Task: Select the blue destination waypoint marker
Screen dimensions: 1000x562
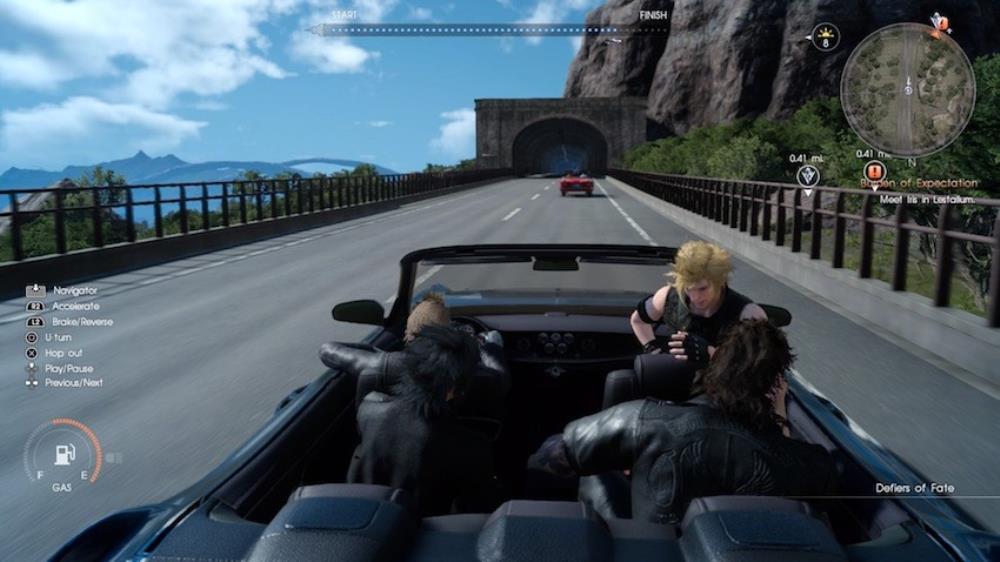Action: [x=808, y=177]
